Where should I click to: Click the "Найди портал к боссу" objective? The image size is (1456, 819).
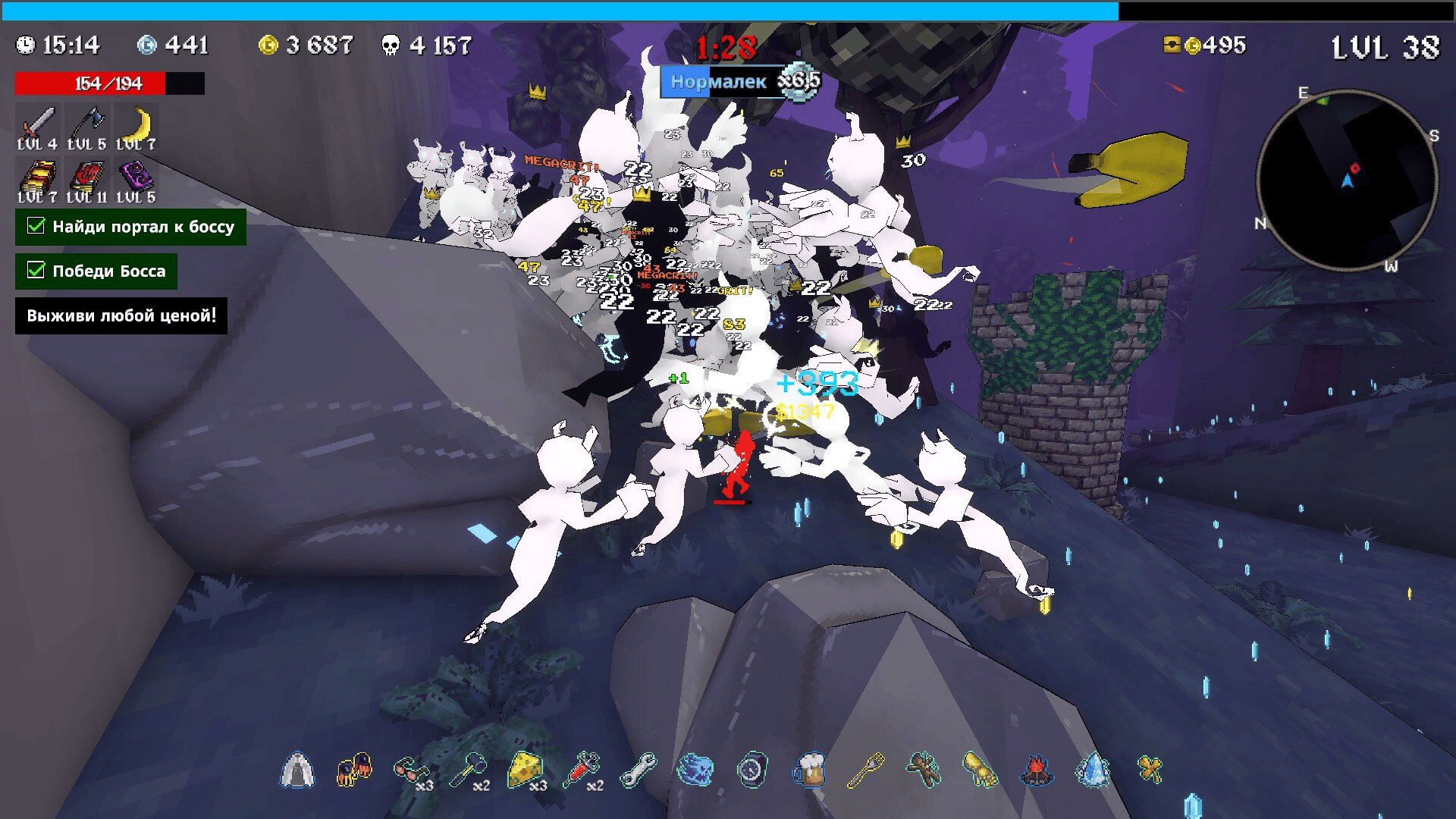coord(130,227)
